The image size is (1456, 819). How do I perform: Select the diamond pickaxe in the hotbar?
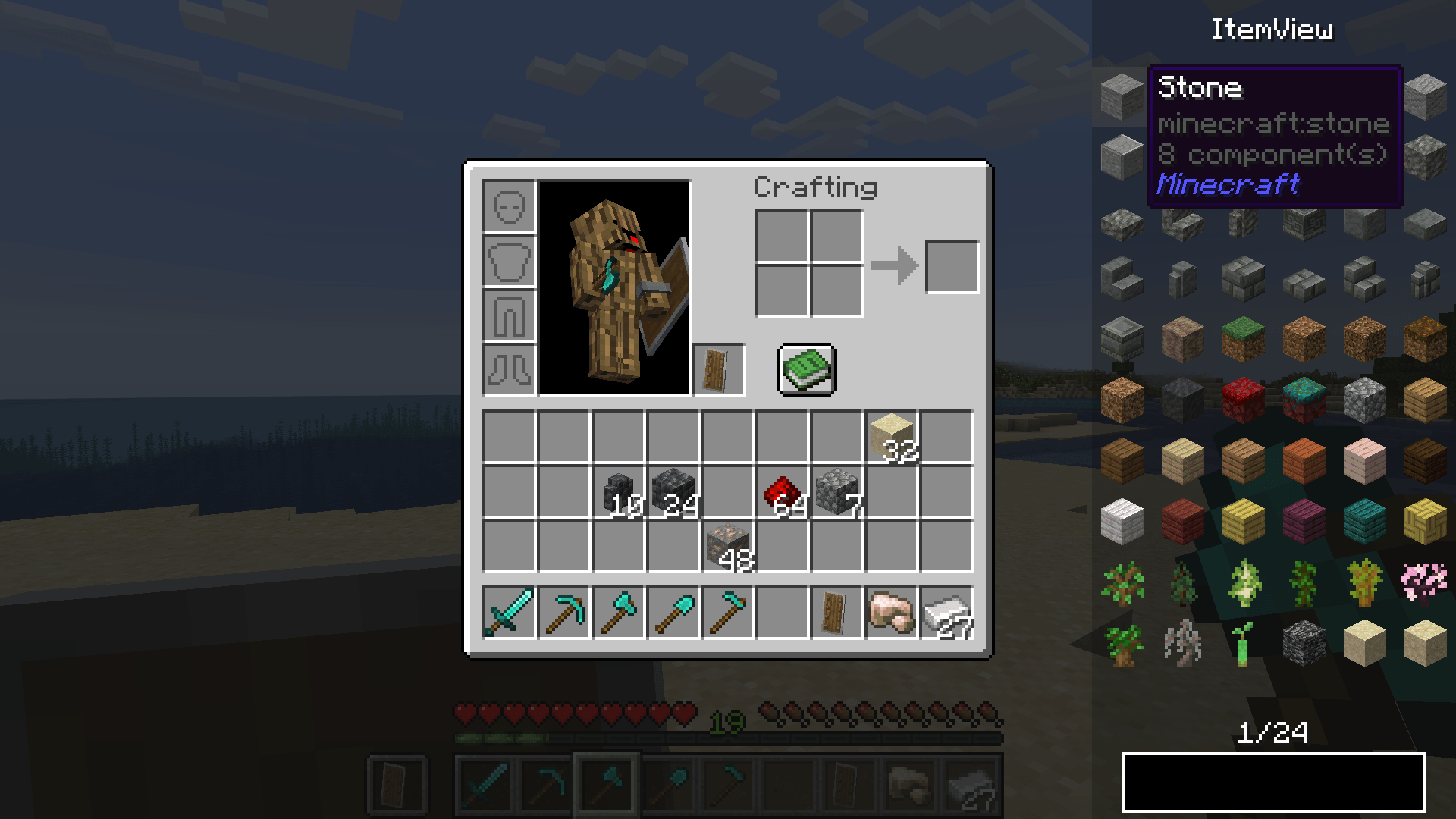tap(564, 613)
